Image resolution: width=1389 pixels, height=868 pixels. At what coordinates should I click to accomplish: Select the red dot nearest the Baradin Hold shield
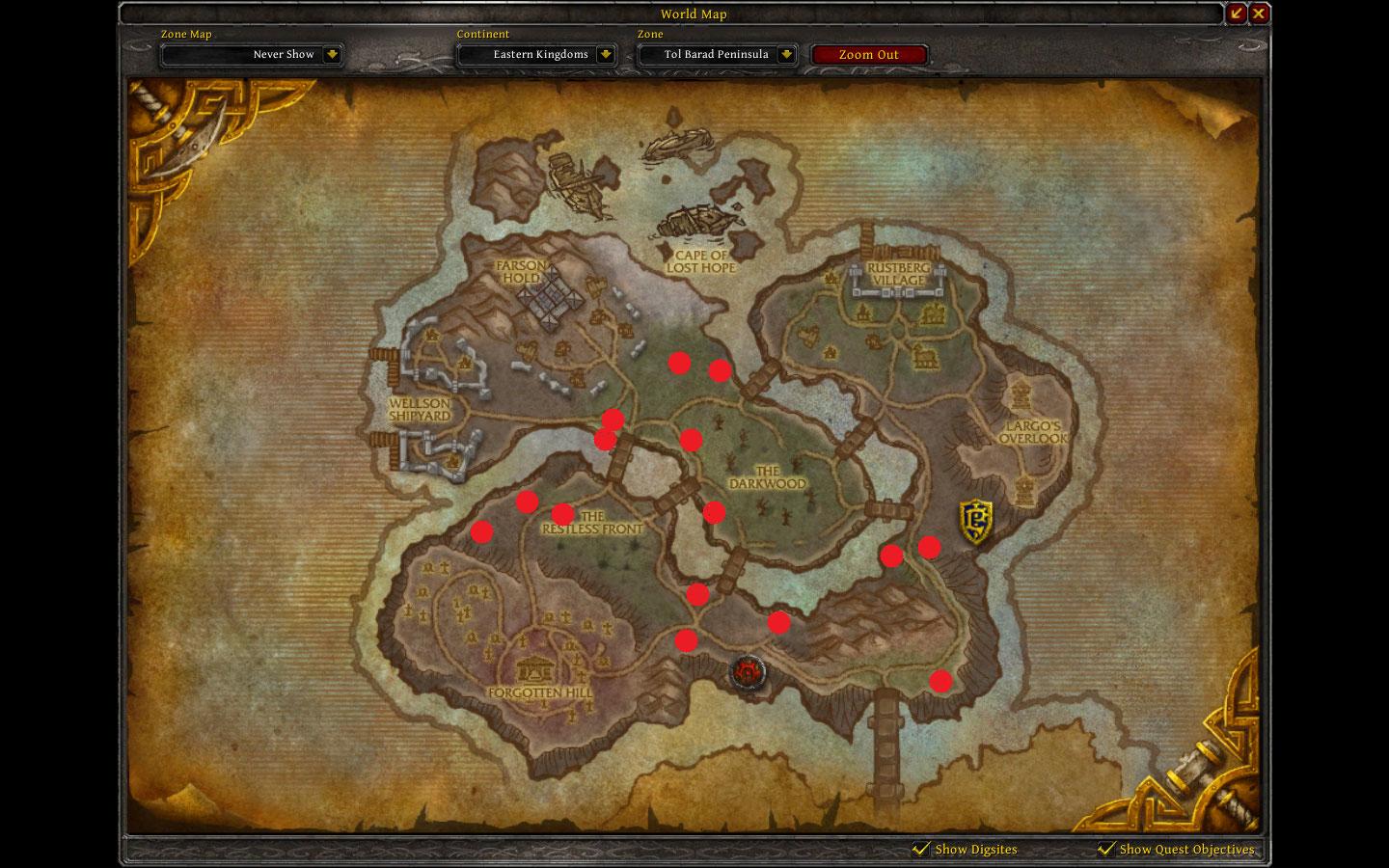coord(929,546)
